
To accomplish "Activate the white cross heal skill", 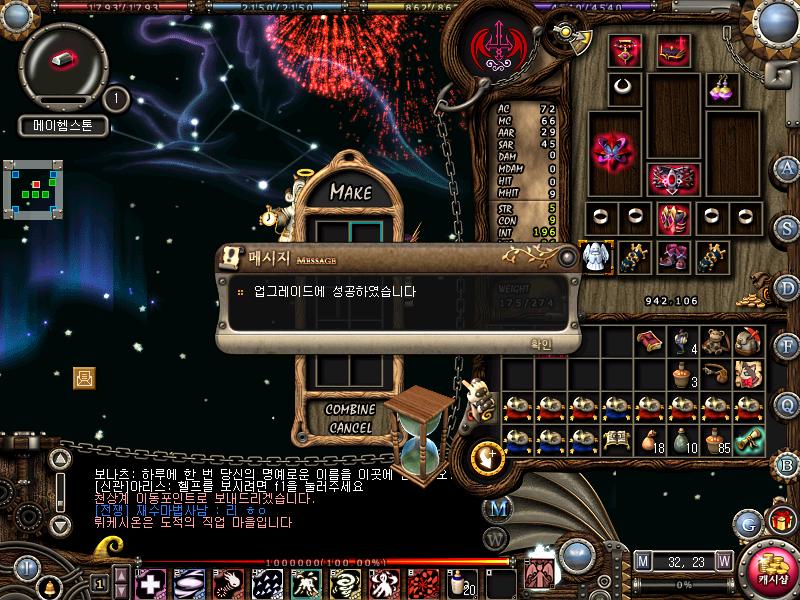I will coord(150,582).
